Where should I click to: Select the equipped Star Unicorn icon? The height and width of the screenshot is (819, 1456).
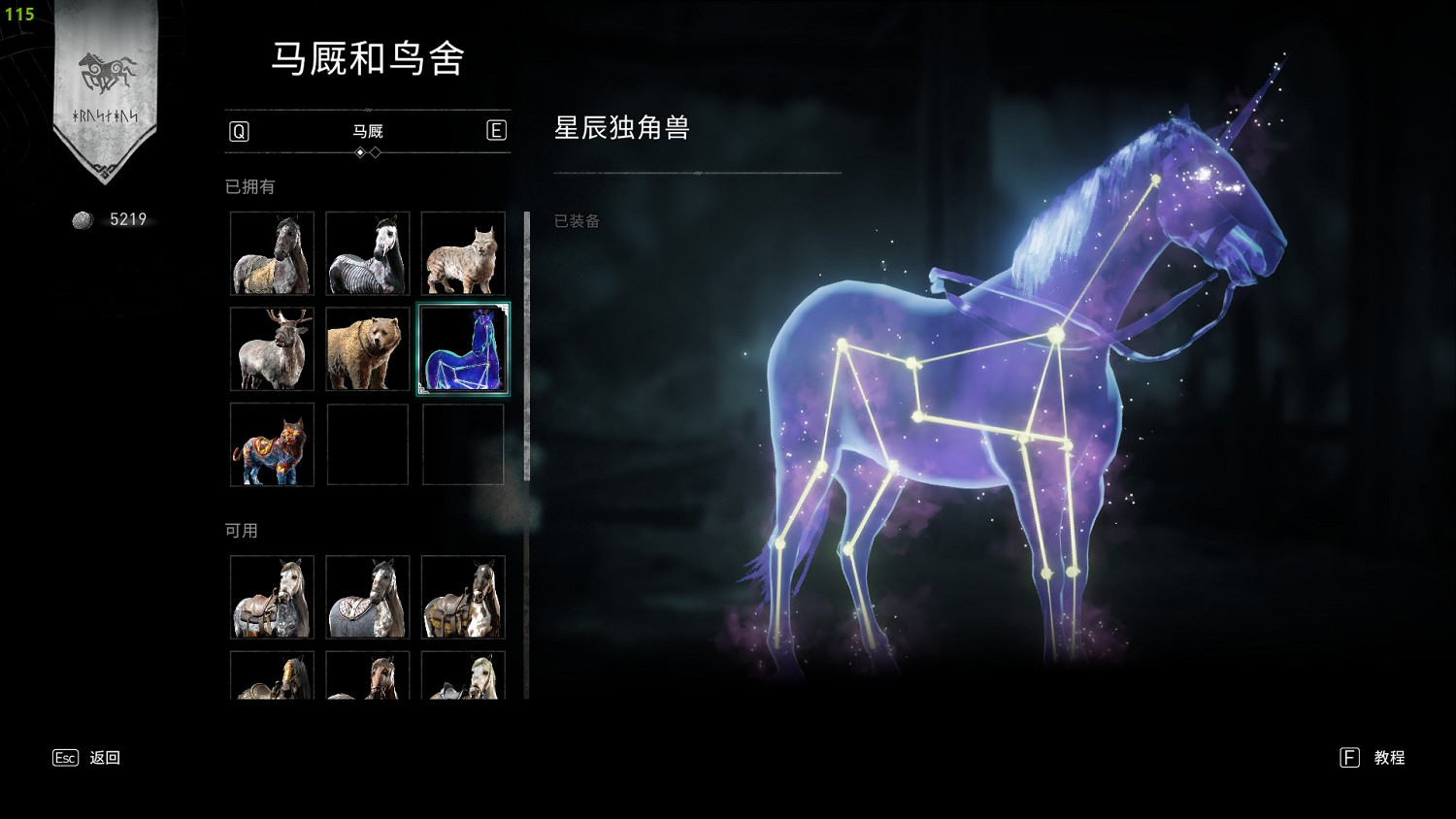coord(463,349)
